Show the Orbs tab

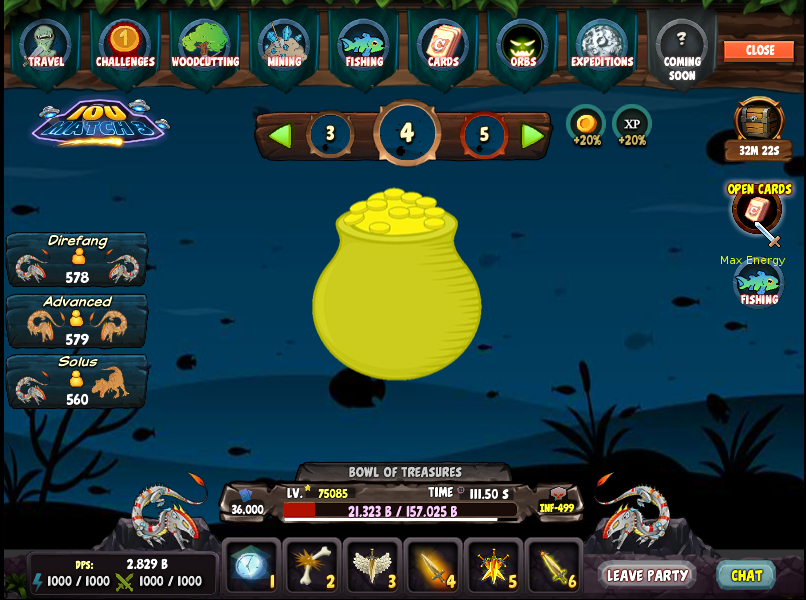tap(523, 46)
